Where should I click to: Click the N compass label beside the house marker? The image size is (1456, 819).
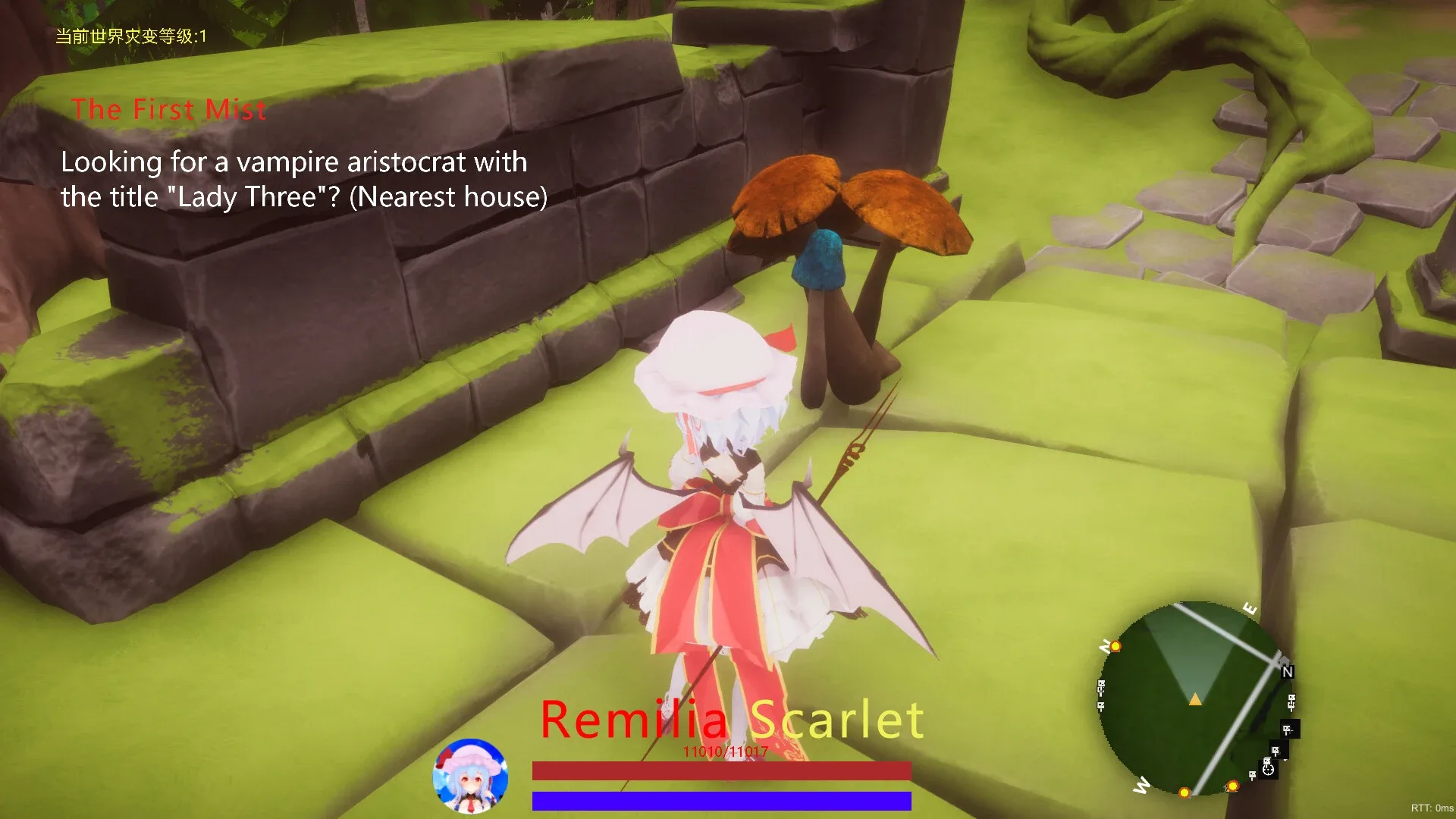pyautogui.click(x=1288, y=673)
